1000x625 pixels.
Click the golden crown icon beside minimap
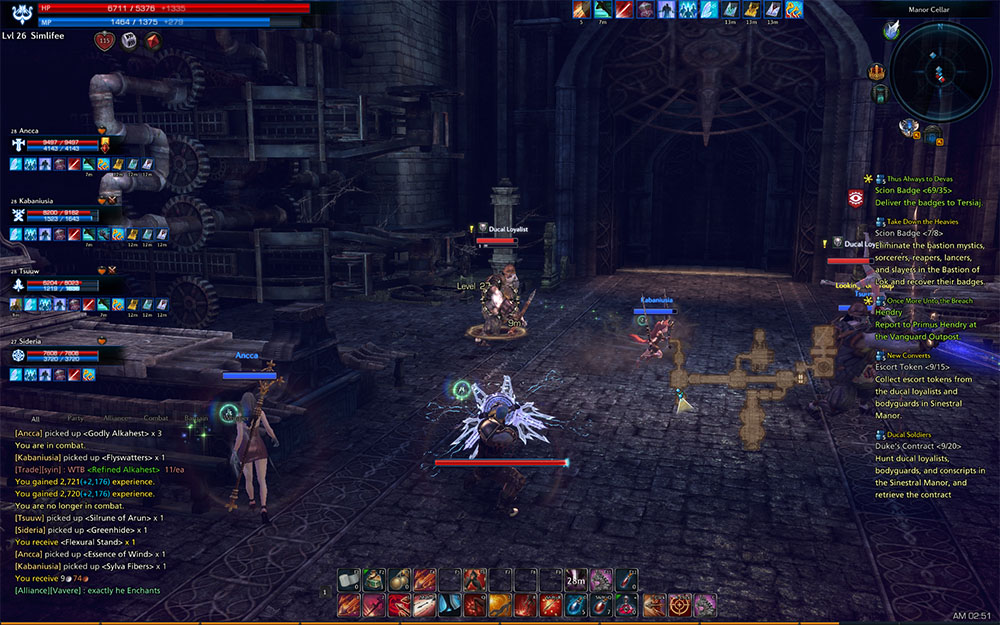click(878, 71)
